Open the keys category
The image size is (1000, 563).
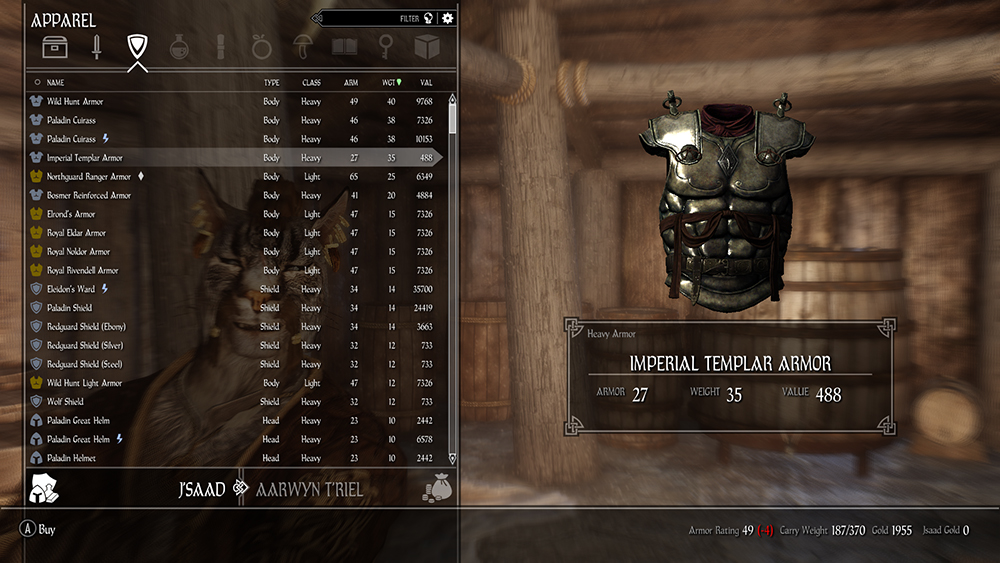point(386,47)
